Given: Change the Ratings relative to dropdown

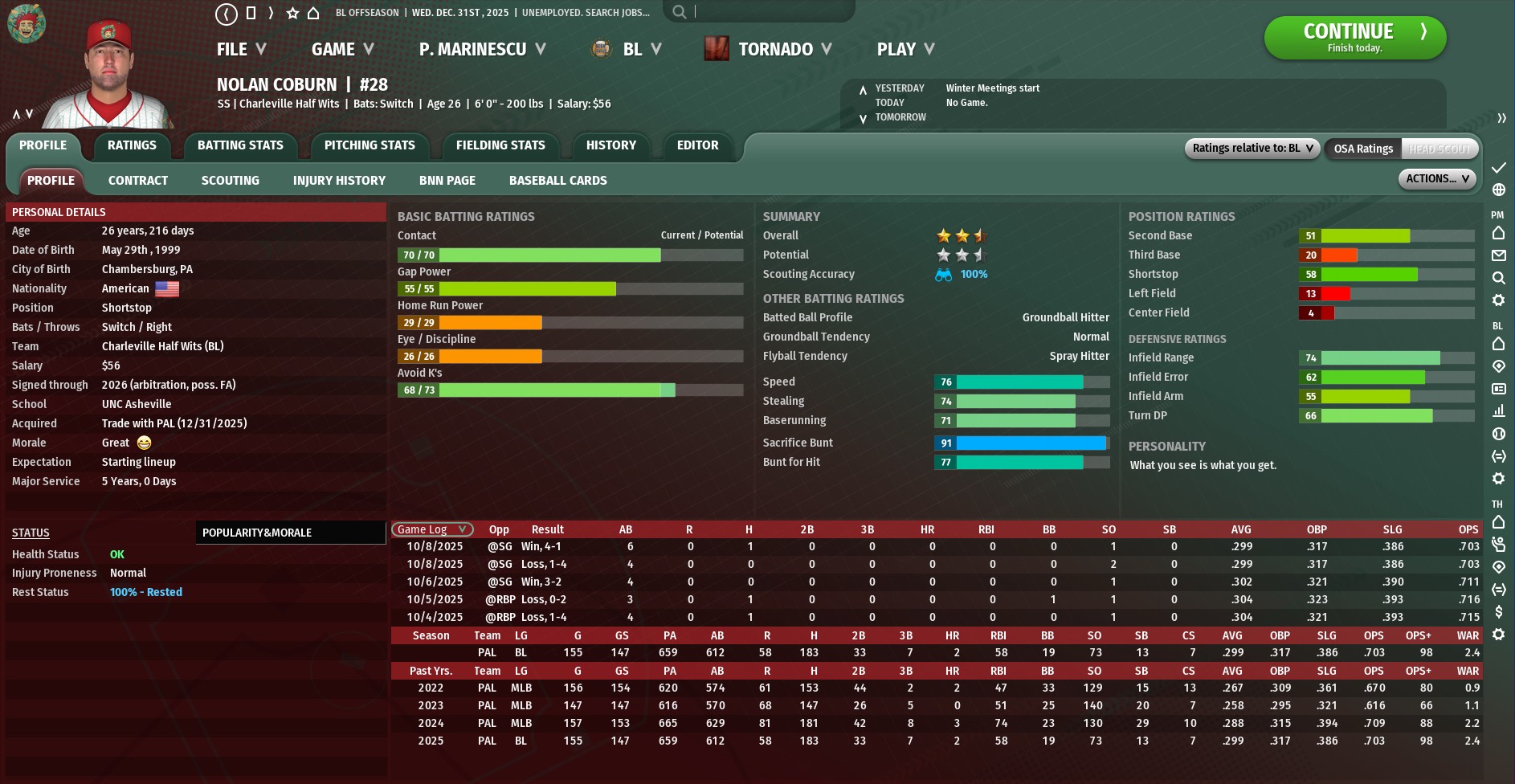Looking at the screenshot, I should tap(1252, 149).
